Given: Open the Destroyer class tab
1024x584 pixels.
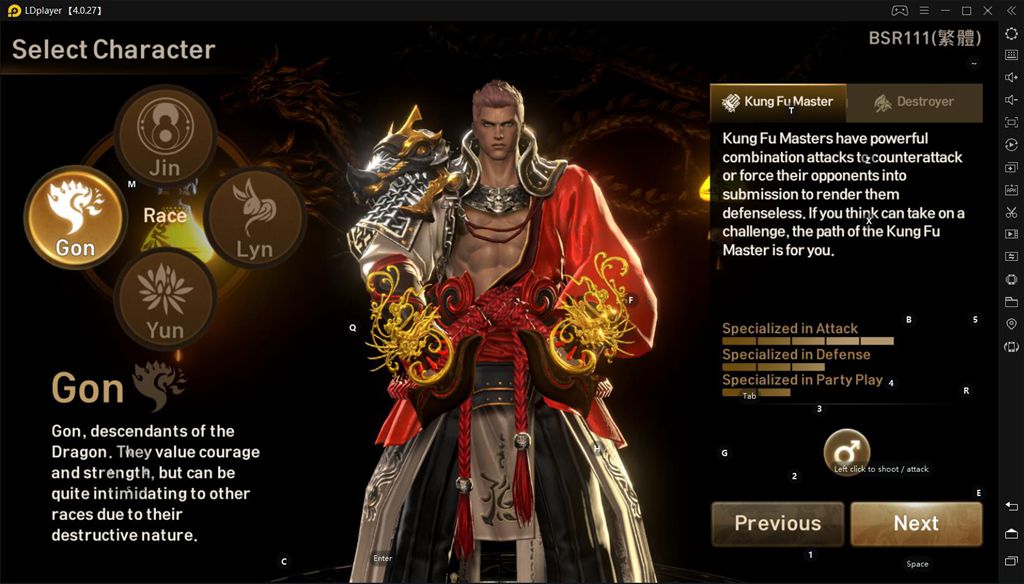Looking at the screenshot, I should coord(914,102).
